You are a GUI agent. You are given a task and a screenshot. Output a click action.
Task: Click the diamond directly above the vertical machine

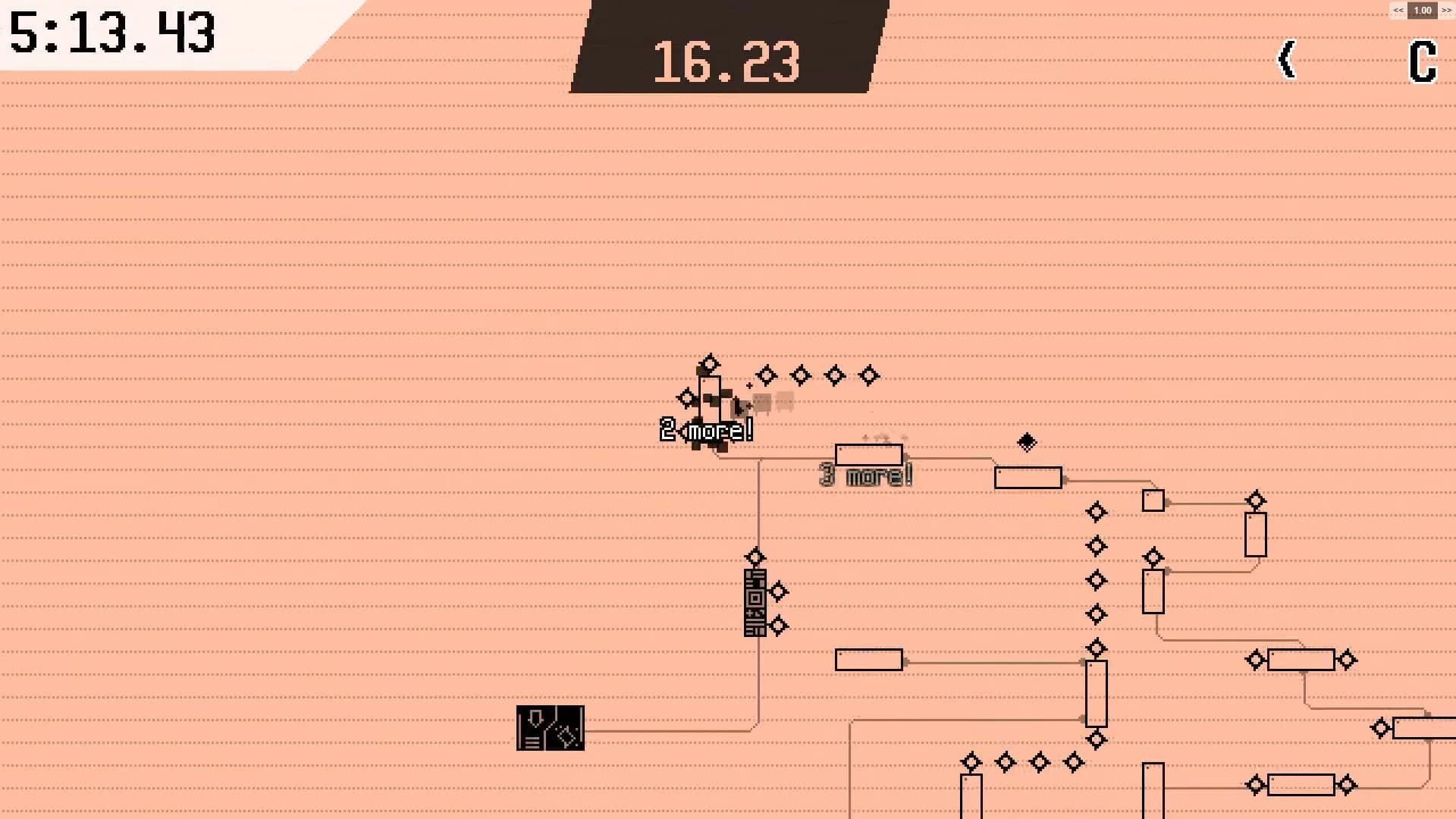pyautogui.click(x=753, y=557)
